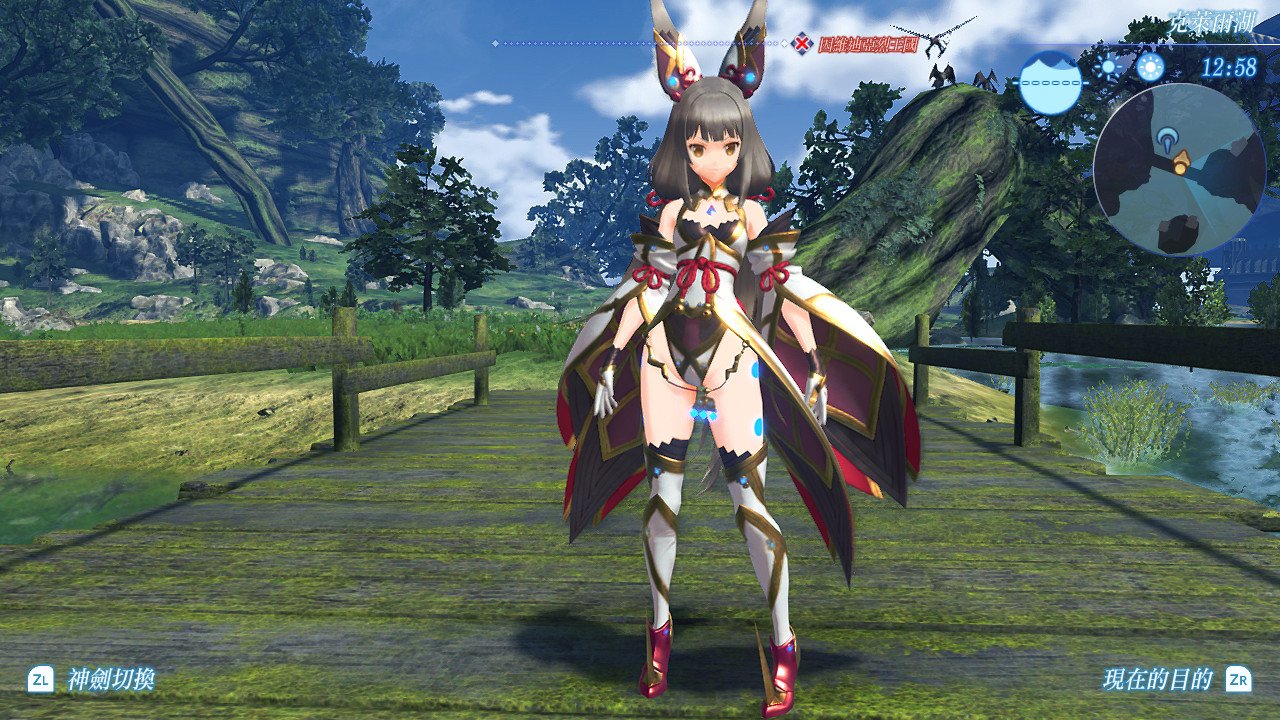Screen dimensions: 1280x720
Task: Click the quest destination text 因維迪亞烈王國
Action: tap(870, 44)
